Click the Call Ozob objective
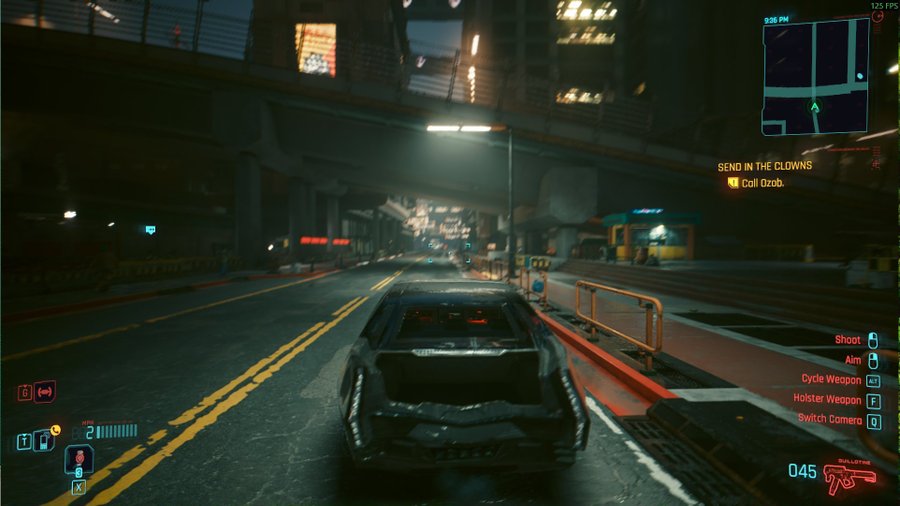 tap(761, 183)
